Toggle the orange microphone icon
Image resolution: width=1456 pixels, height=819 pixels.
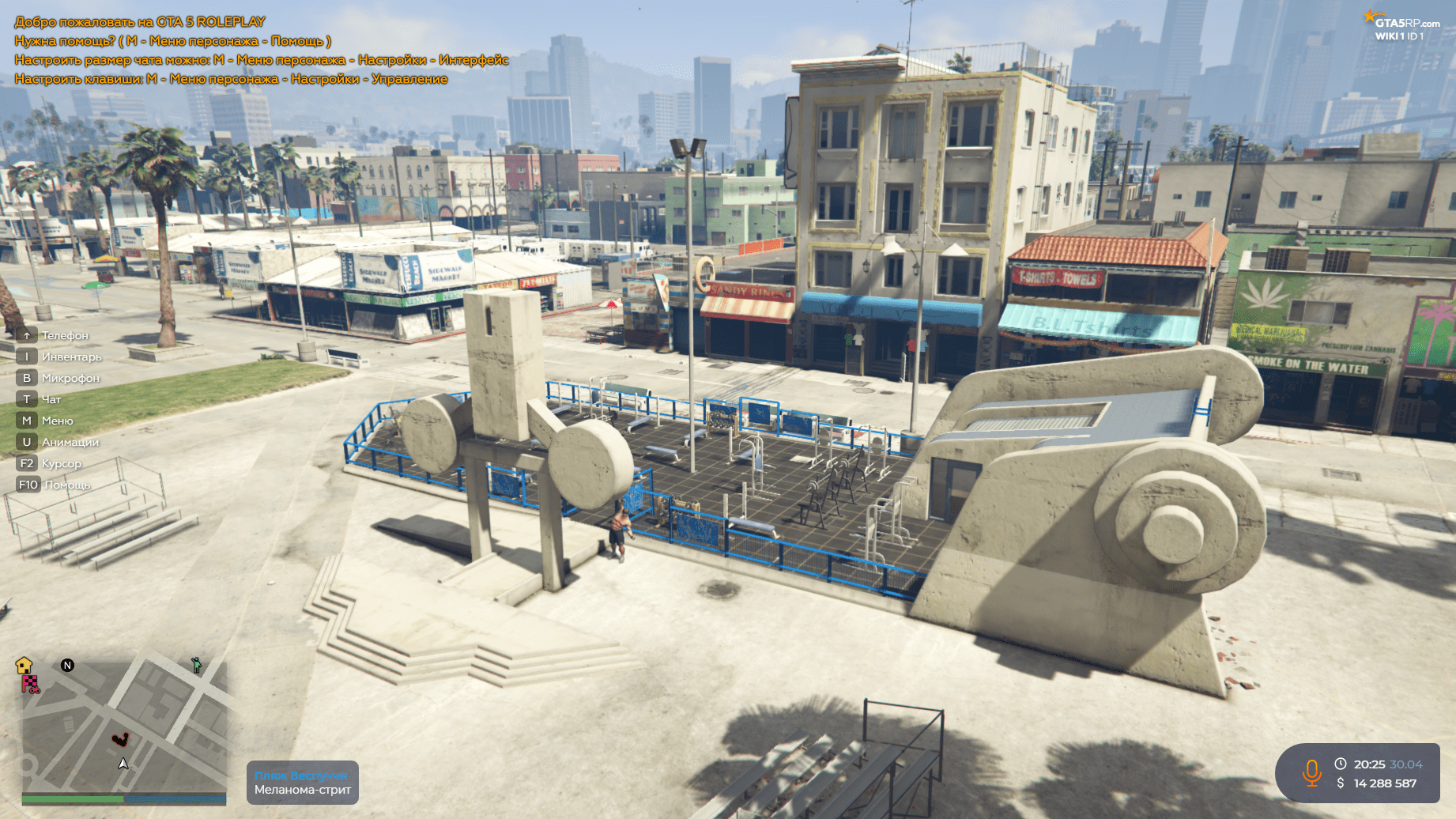[1311, 772]
